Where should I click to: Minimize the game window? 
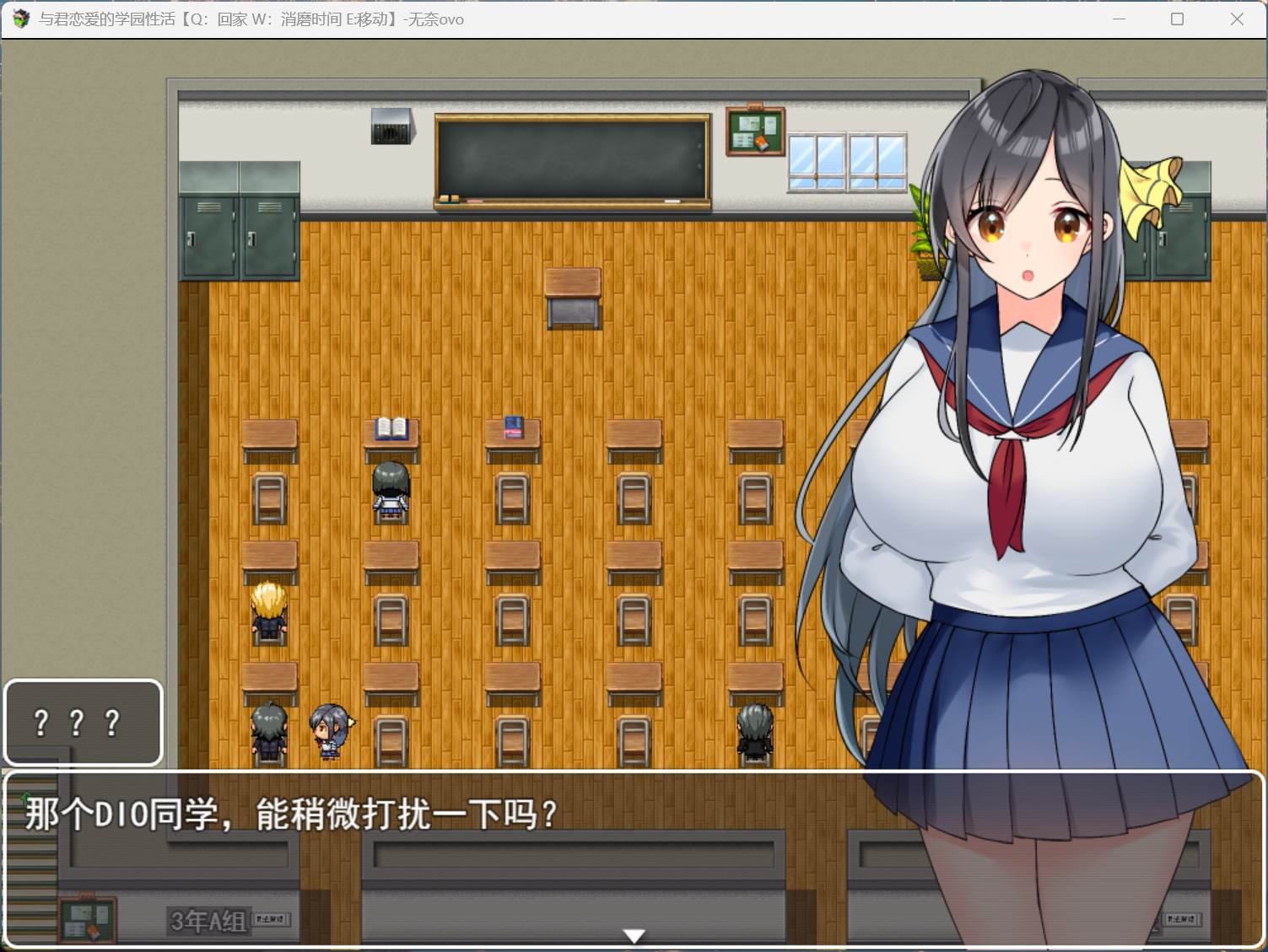point(1120,19)
